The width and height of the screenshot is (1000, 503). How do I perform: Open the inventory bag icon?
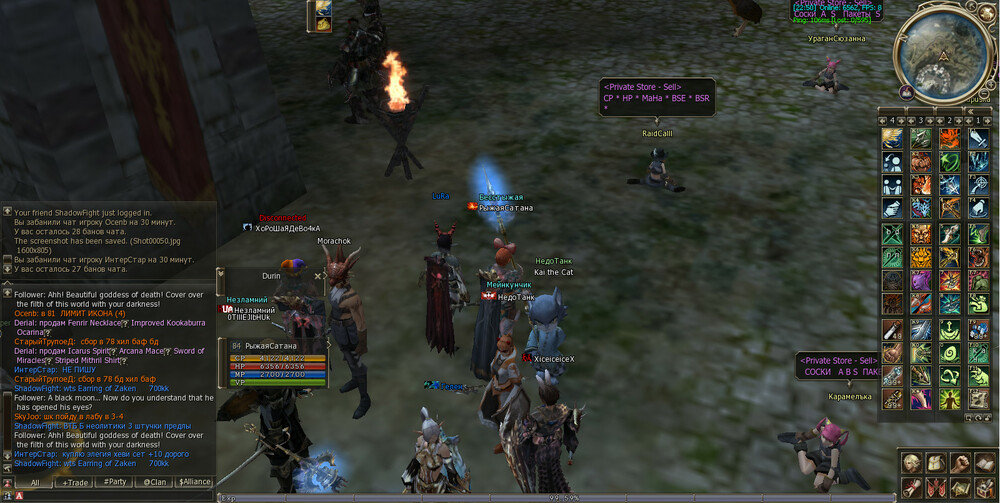pyautogui.click(x=936, y=462)
